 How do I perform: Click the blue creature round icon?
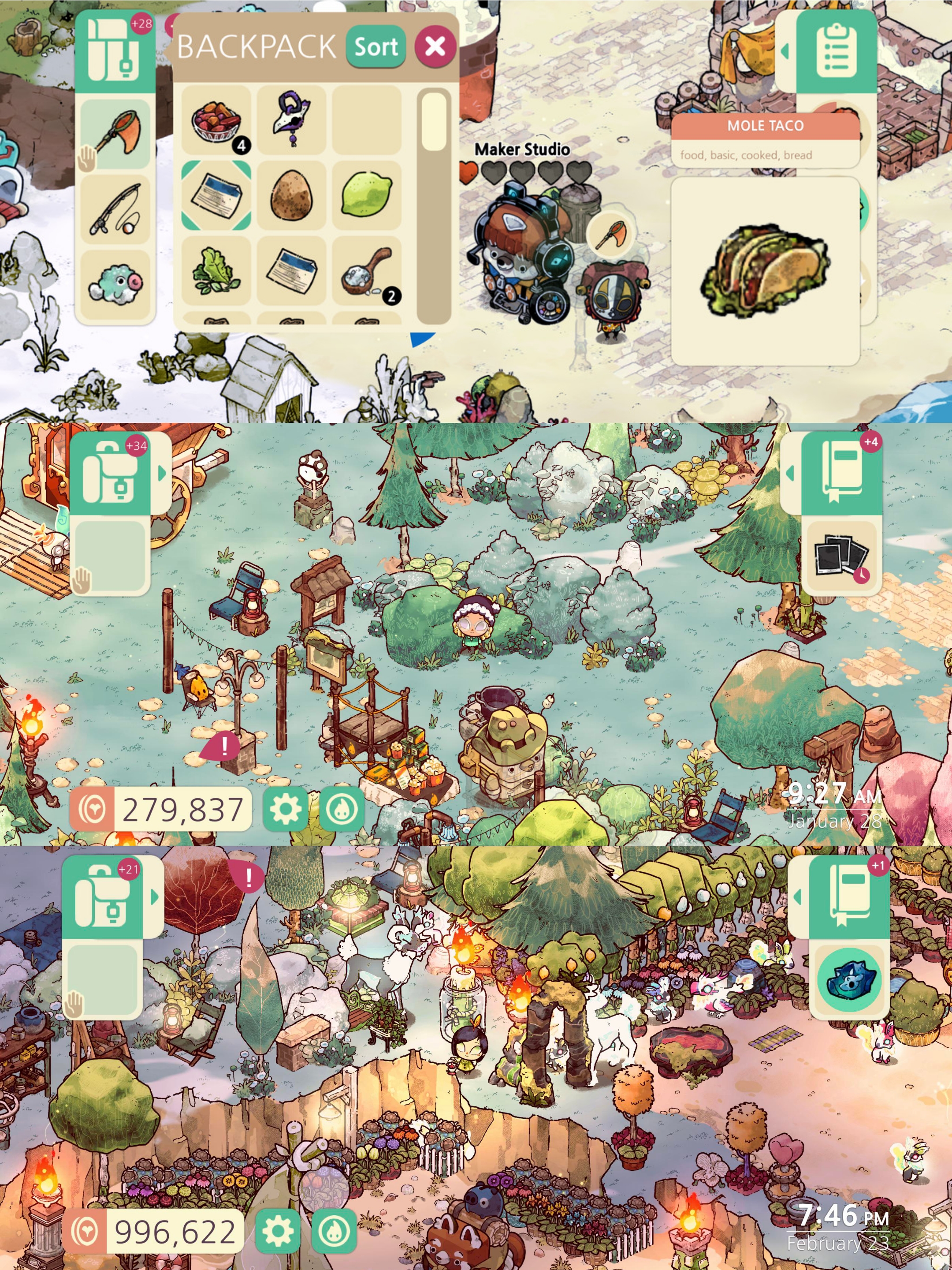pyautogui.click(x=849, y=980)
